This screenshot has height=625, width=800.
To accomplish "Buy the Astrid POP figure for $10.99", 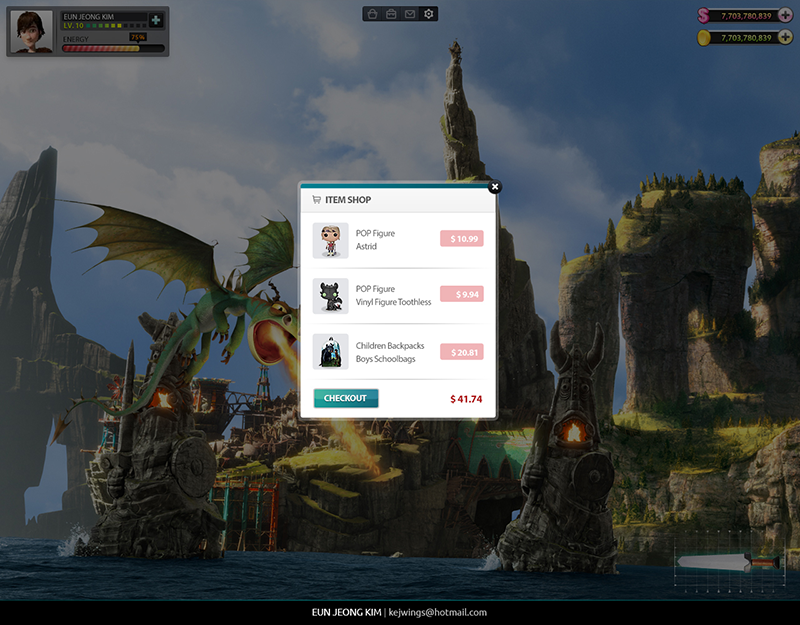I will click(x=461, y=239).
